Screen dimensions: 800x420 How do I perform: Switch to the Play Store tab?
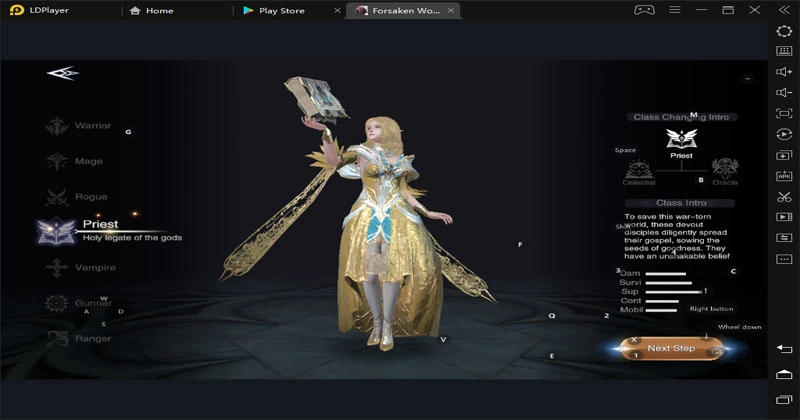[x=281, y=11]
